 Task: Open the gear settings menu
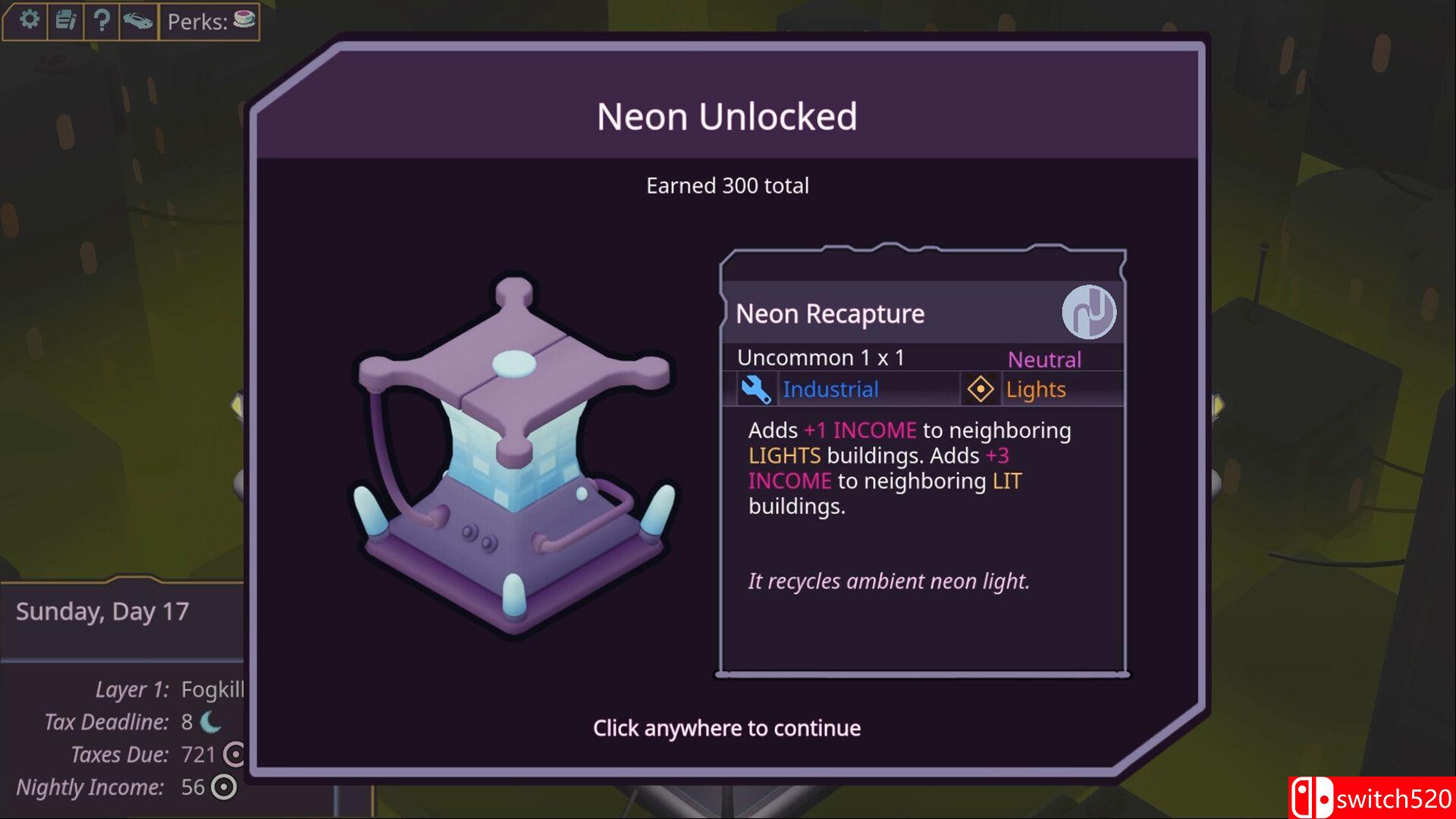pyautogui.click(x=29, y=20)
